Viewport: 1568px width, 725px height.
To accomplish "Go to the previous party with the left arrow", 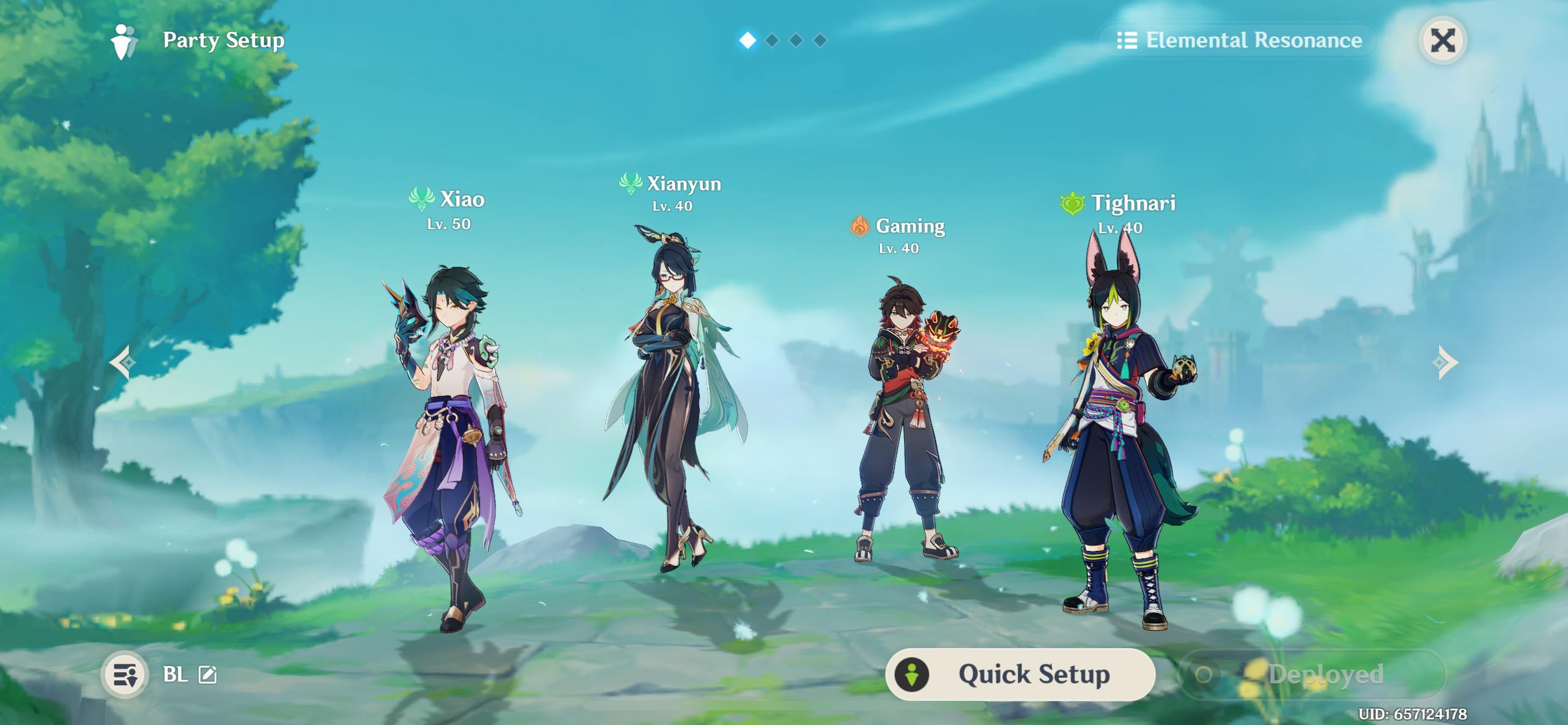I will pos(122,362).
